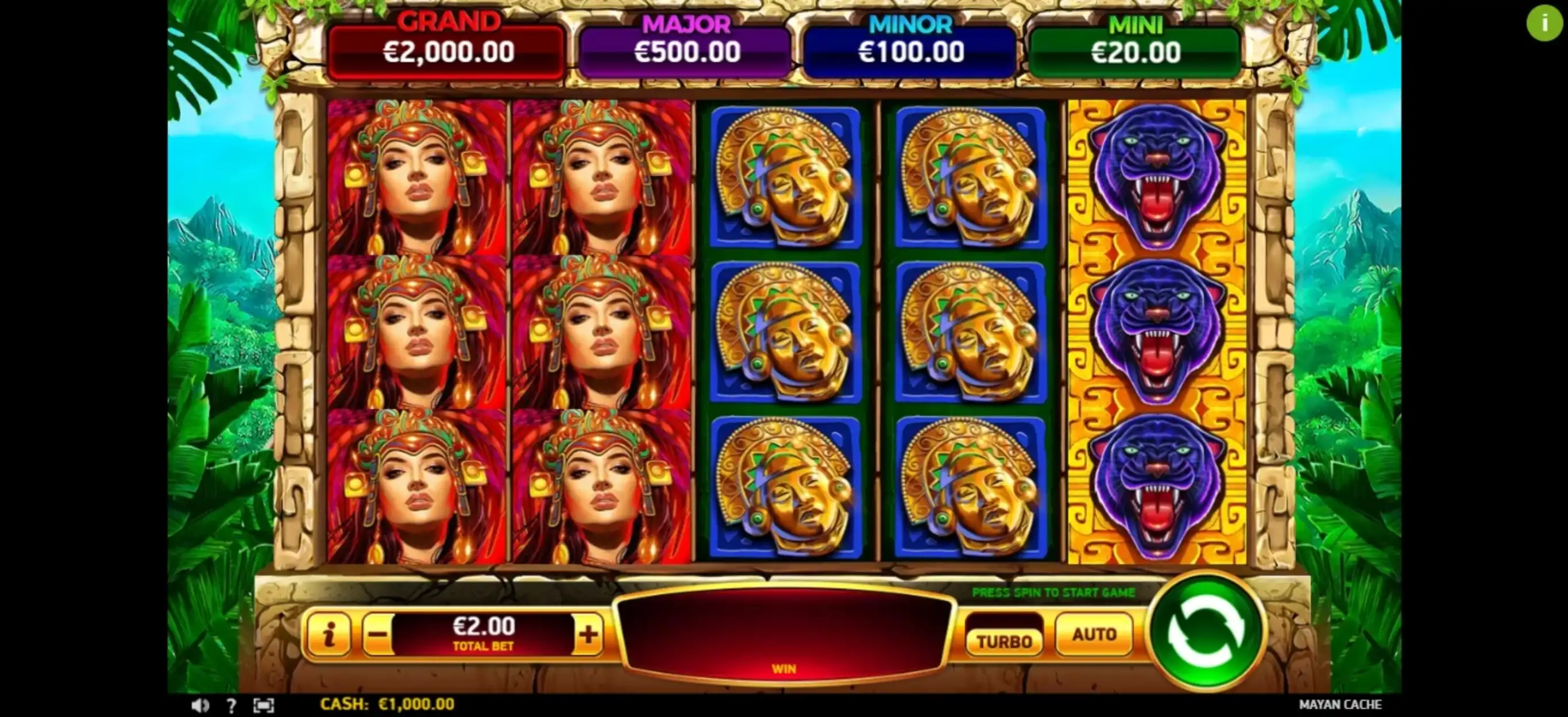Decrease total bet with the minus button
The width and height of the screenshot is (1568, 717).
377,635
